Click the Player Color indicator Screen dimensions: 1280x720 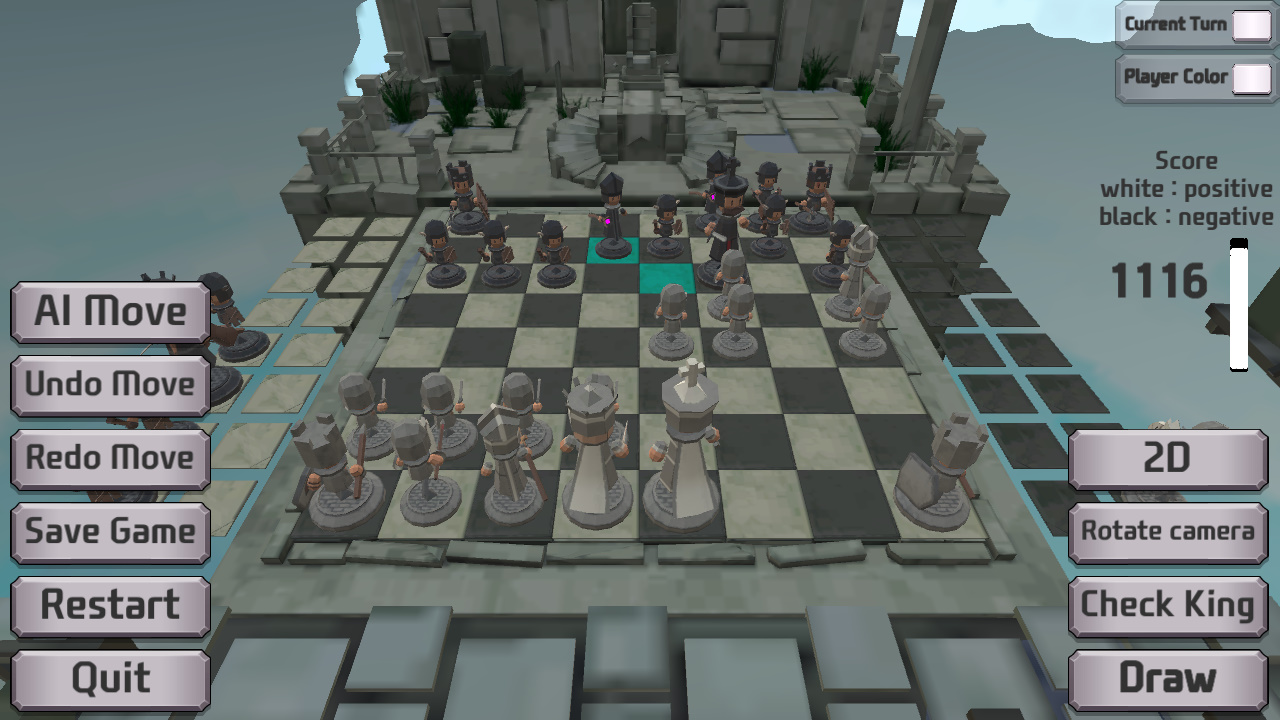tap(1251, 77)
